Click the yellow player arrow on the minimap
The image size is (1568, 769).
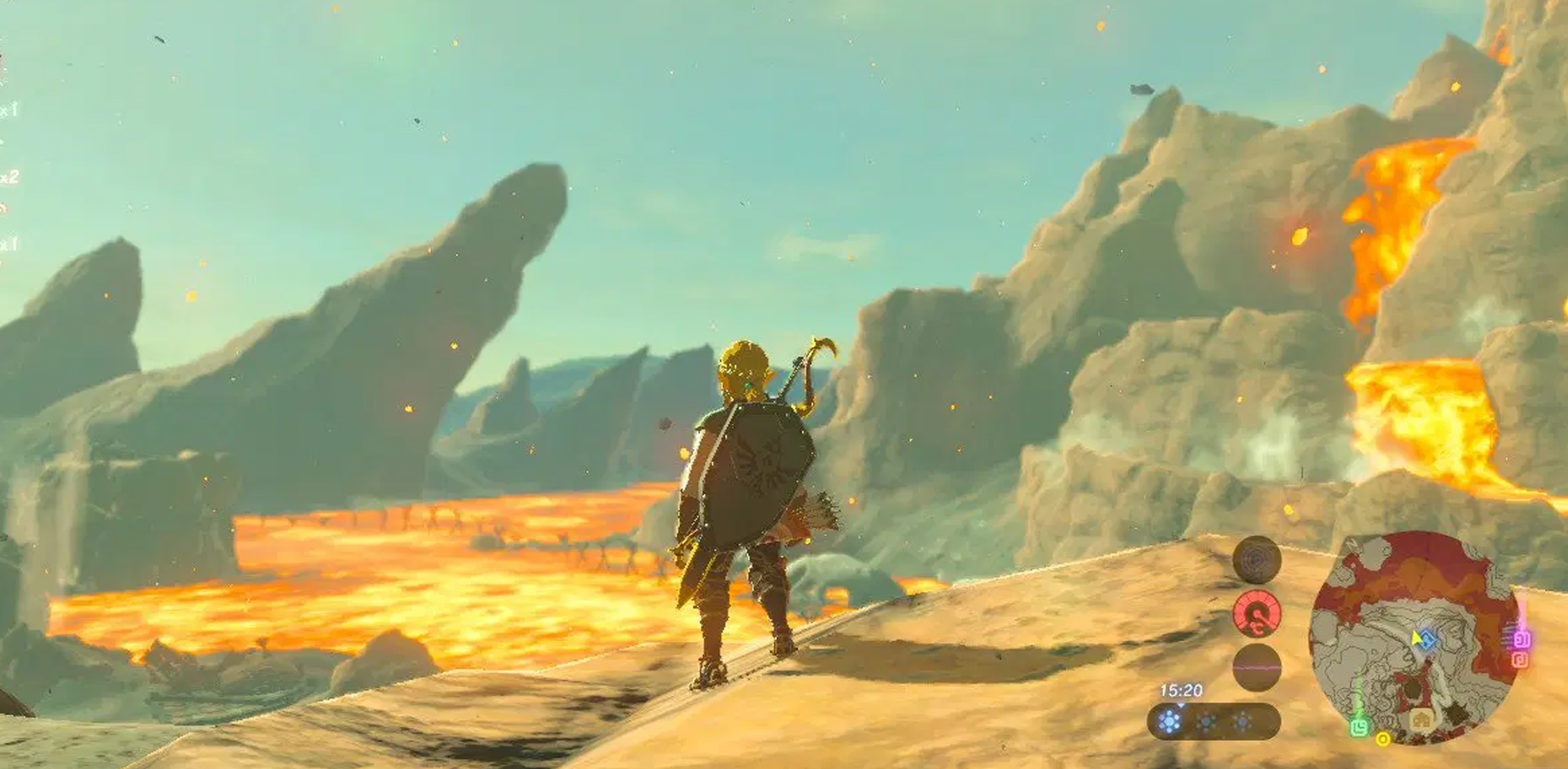tap(1415, 637)
